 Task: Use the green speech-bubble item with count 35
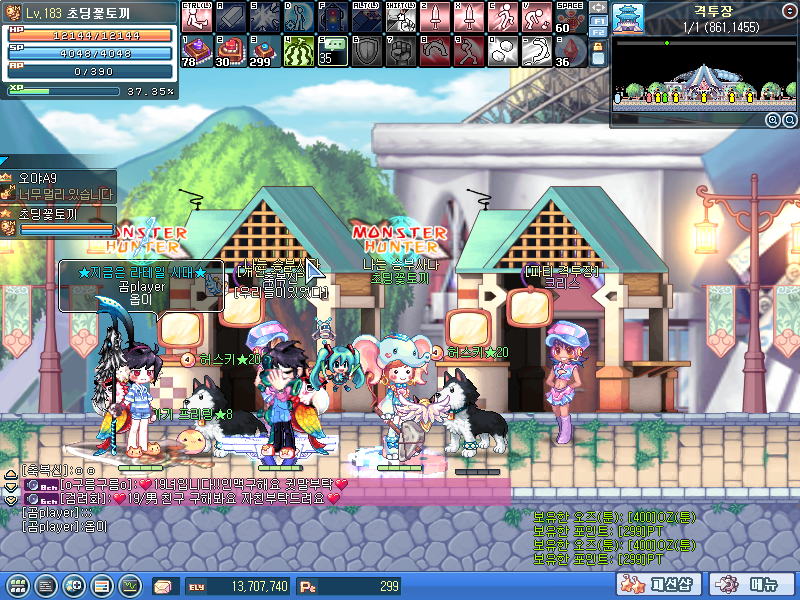(332, 50)
